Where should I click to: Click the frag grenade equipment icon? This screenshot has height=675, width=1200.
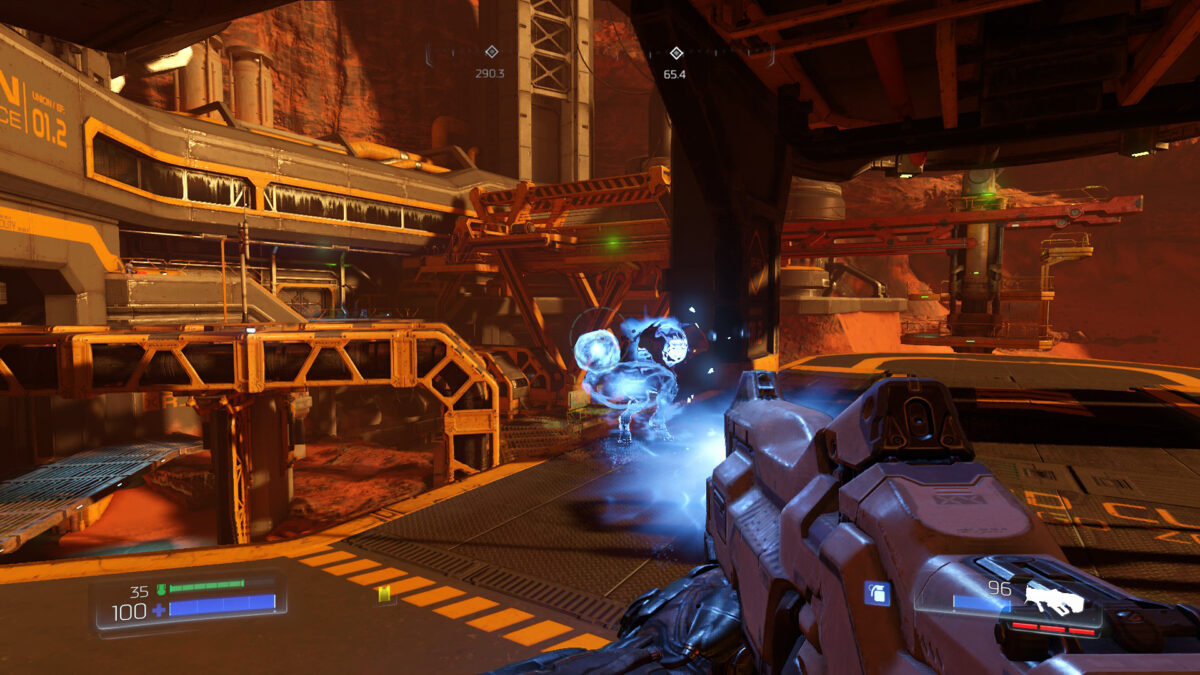(877, 593)
